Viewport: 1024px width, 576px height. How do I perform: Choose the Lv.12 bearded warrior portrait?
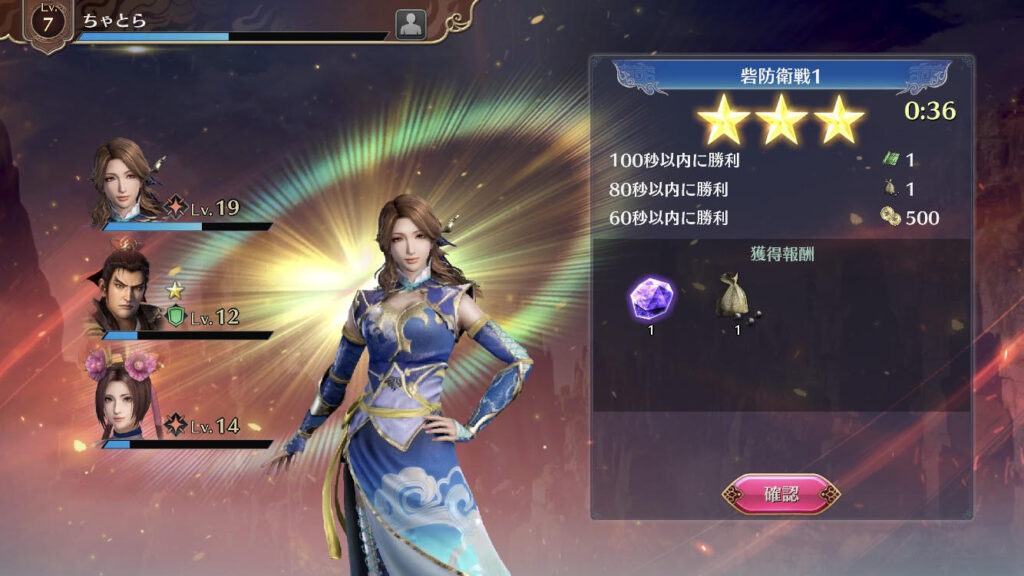click(122, 292)
